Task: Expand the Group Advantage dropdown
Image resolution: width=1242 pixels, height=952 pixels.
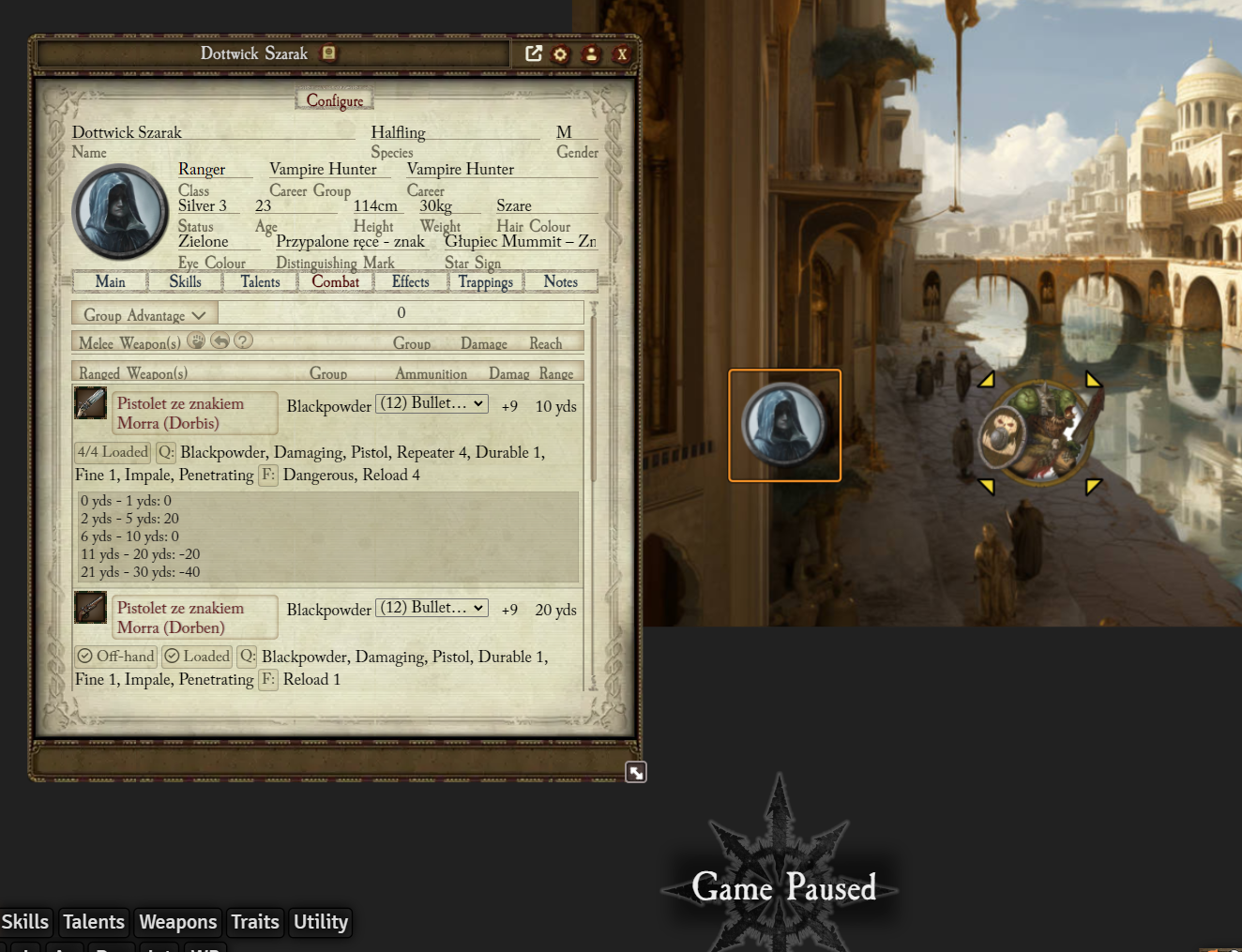Action: pos(143,314)
